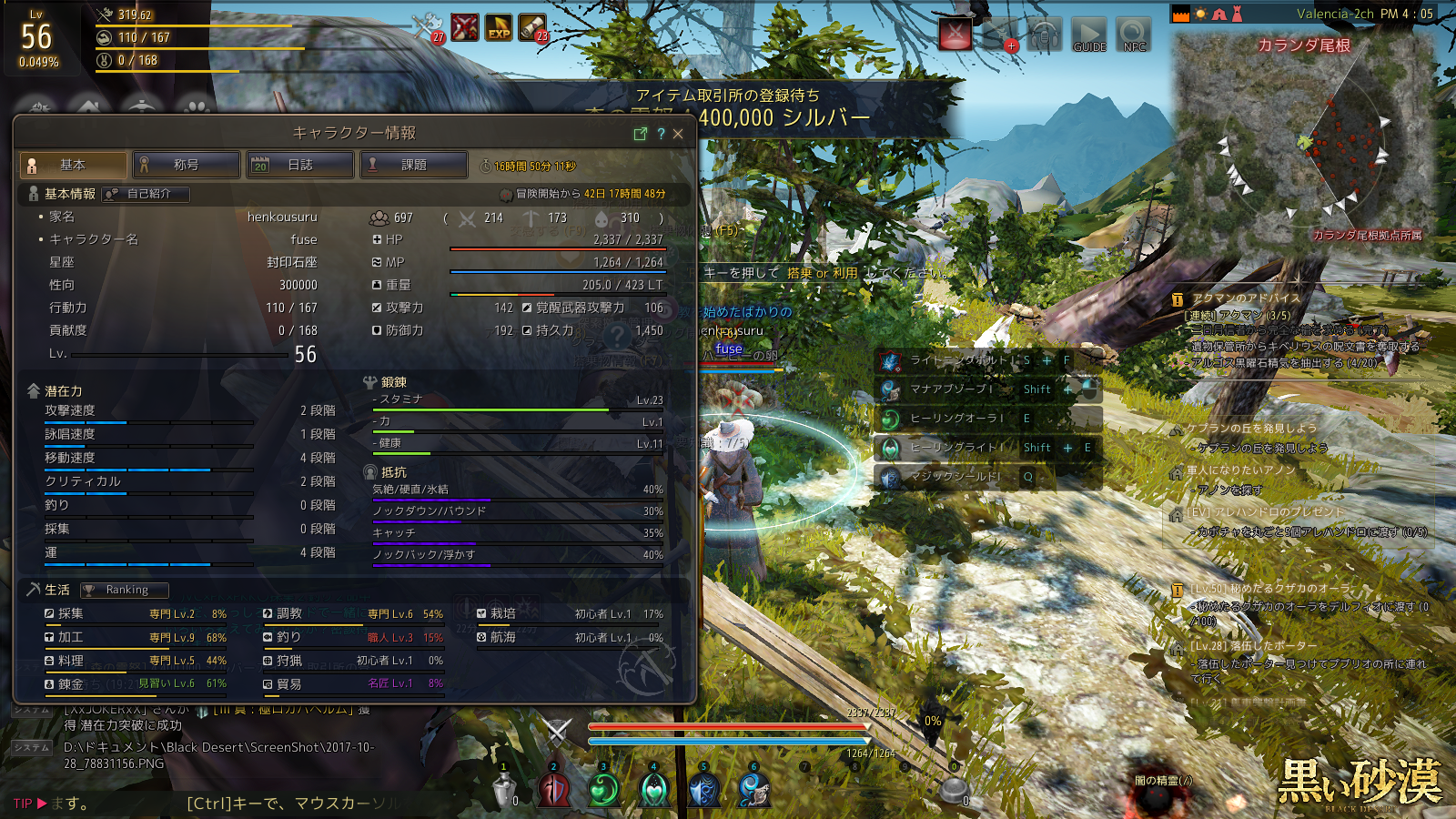Open the life skill Ranking button

pos(125,590)
